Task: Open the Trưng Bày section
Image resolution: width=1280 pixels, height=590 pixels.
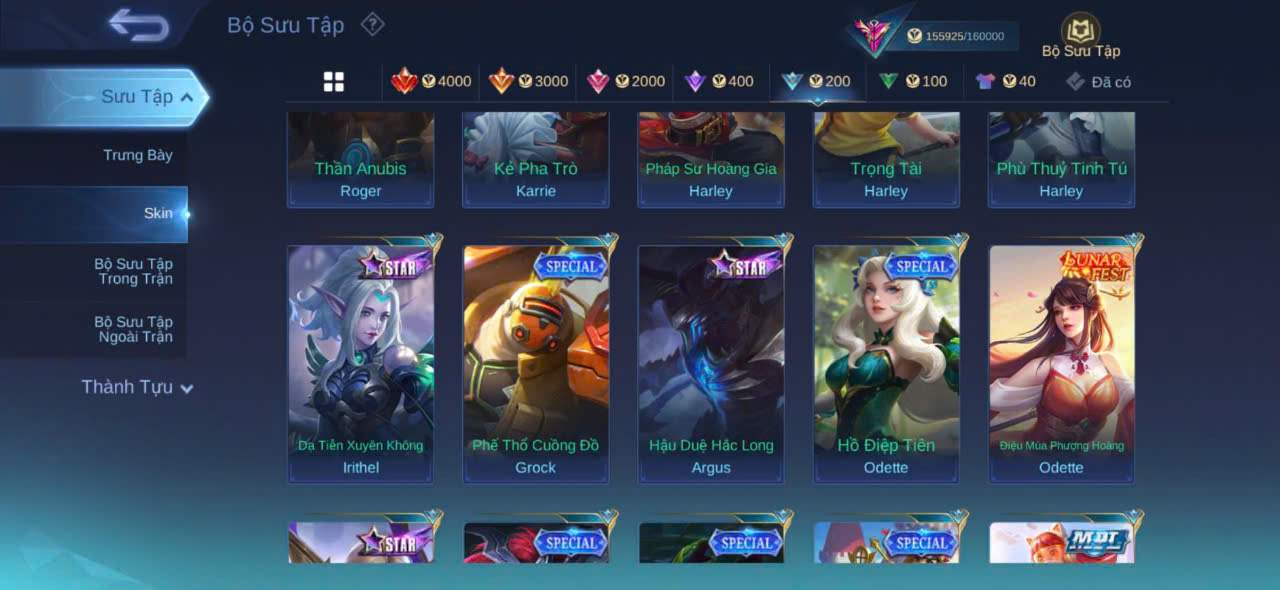Action: (137, 155)
